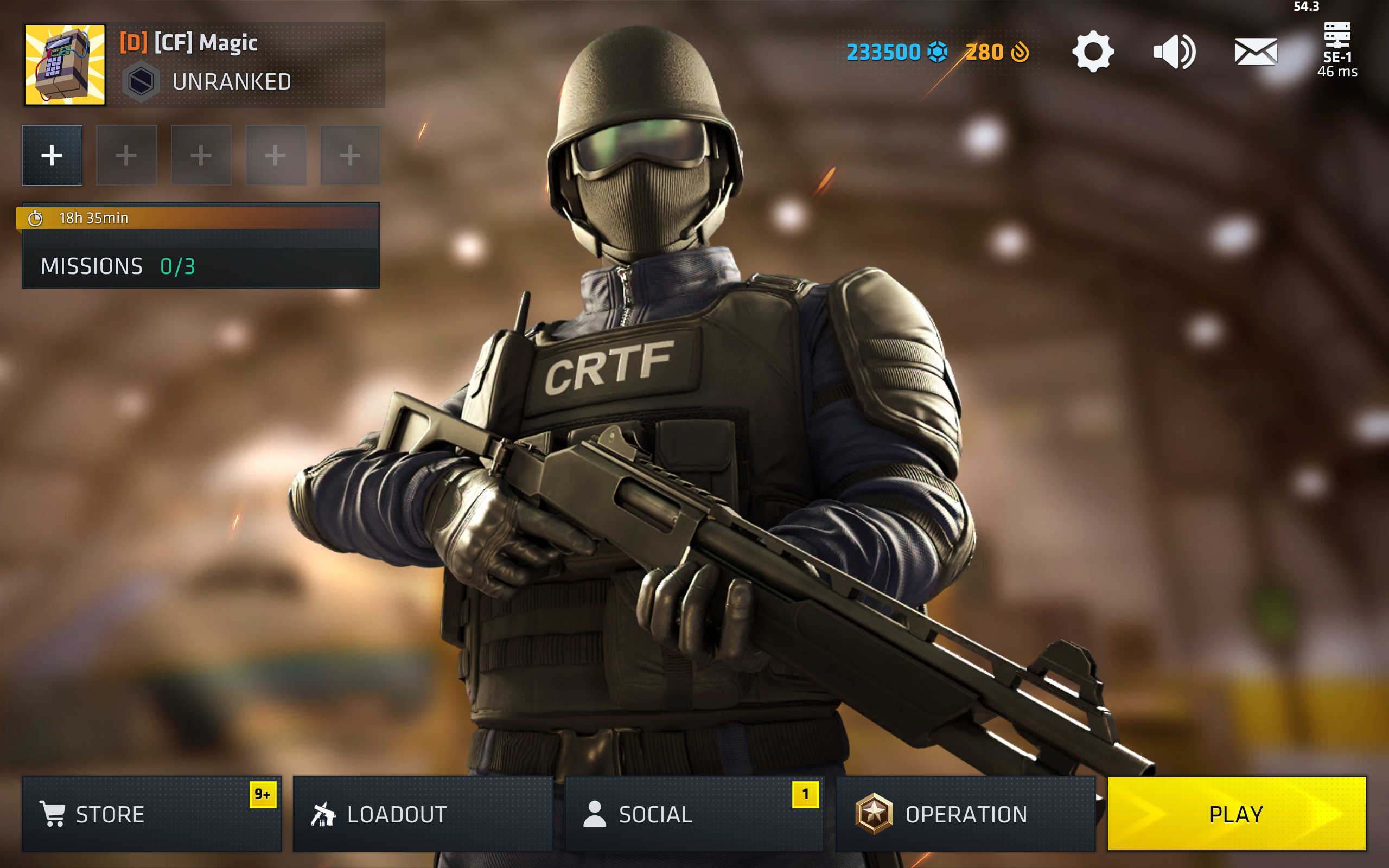Open the Store menu
The width and height of the screenshot is (1389, 868).
pyautogui.click(x=151, y=813)
